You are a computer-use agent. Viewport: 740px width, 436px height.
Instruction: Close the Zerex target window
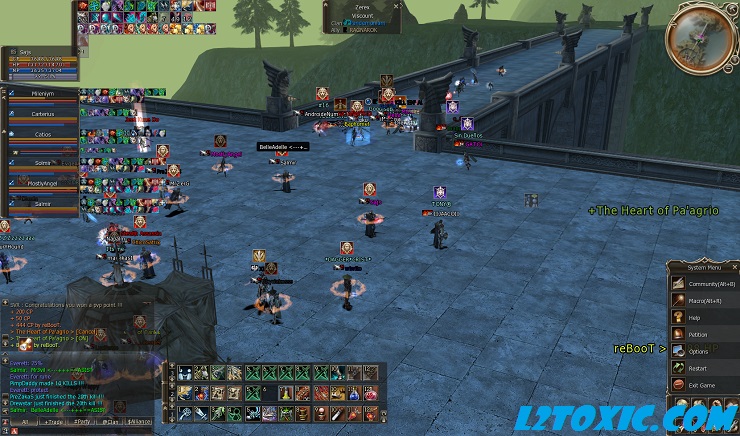point(397,5)
